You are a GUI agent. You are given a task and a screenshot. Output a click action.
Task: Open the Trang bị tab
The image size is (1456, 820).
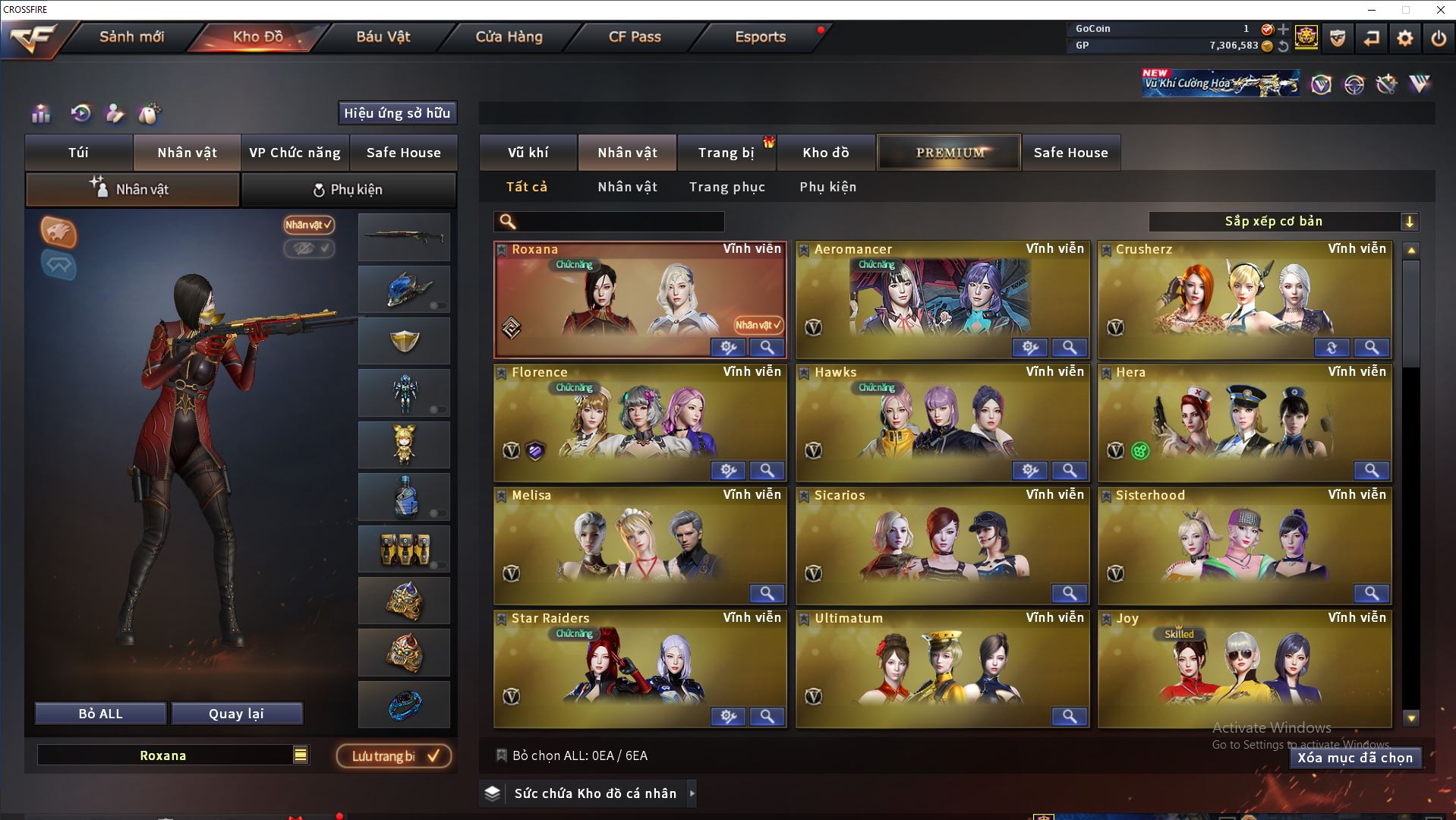[x=726, y=153]
